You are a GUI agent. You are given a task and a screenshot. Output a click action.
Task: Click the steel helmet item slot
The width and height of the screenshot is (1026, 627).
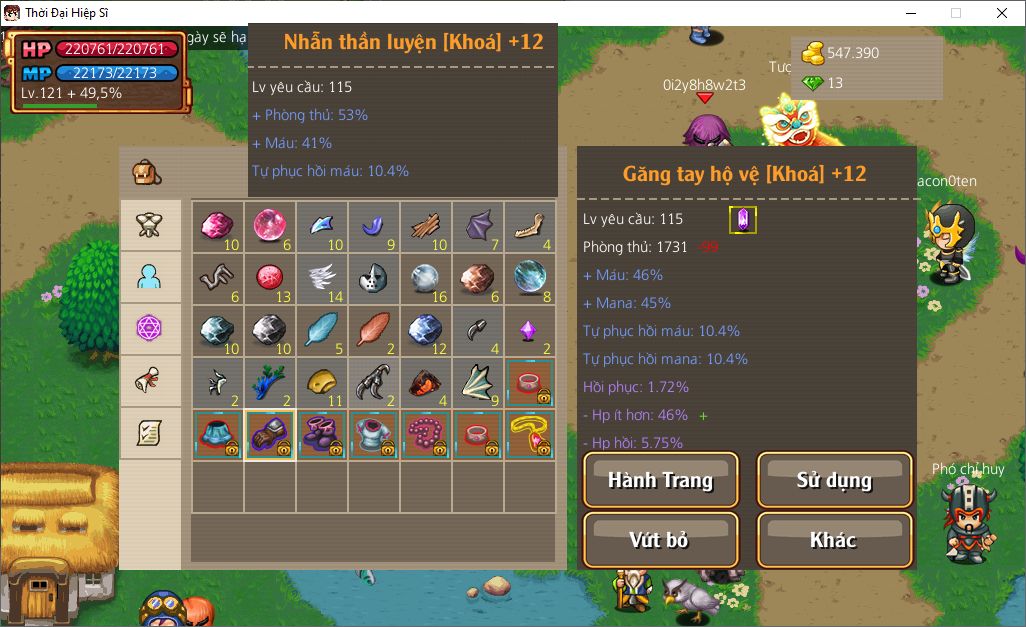pyautogui.click(x=374, y=279)
